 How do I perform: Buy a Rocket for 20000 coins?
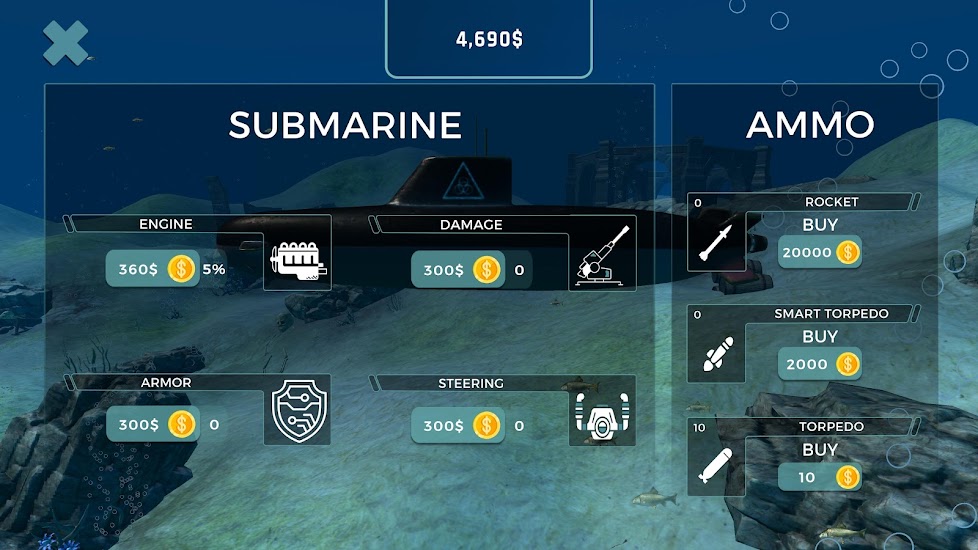point(820,252)
